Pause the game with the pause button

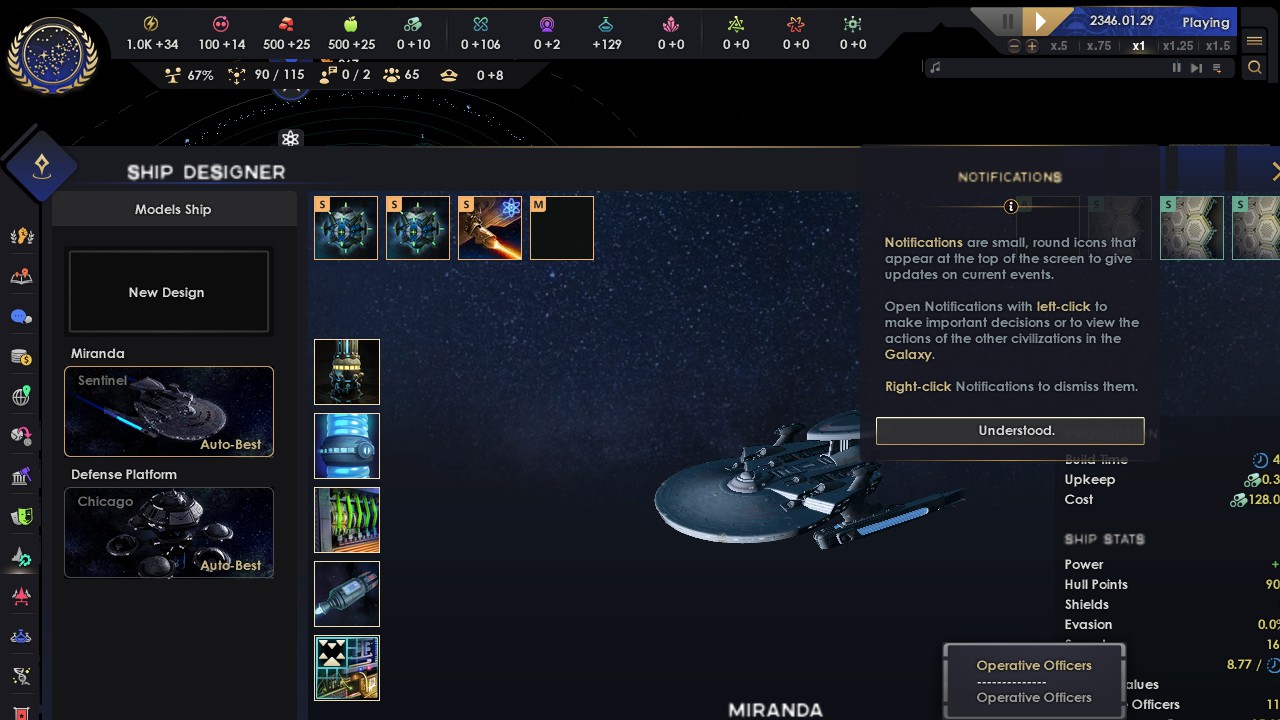[x=1007, y=21]
